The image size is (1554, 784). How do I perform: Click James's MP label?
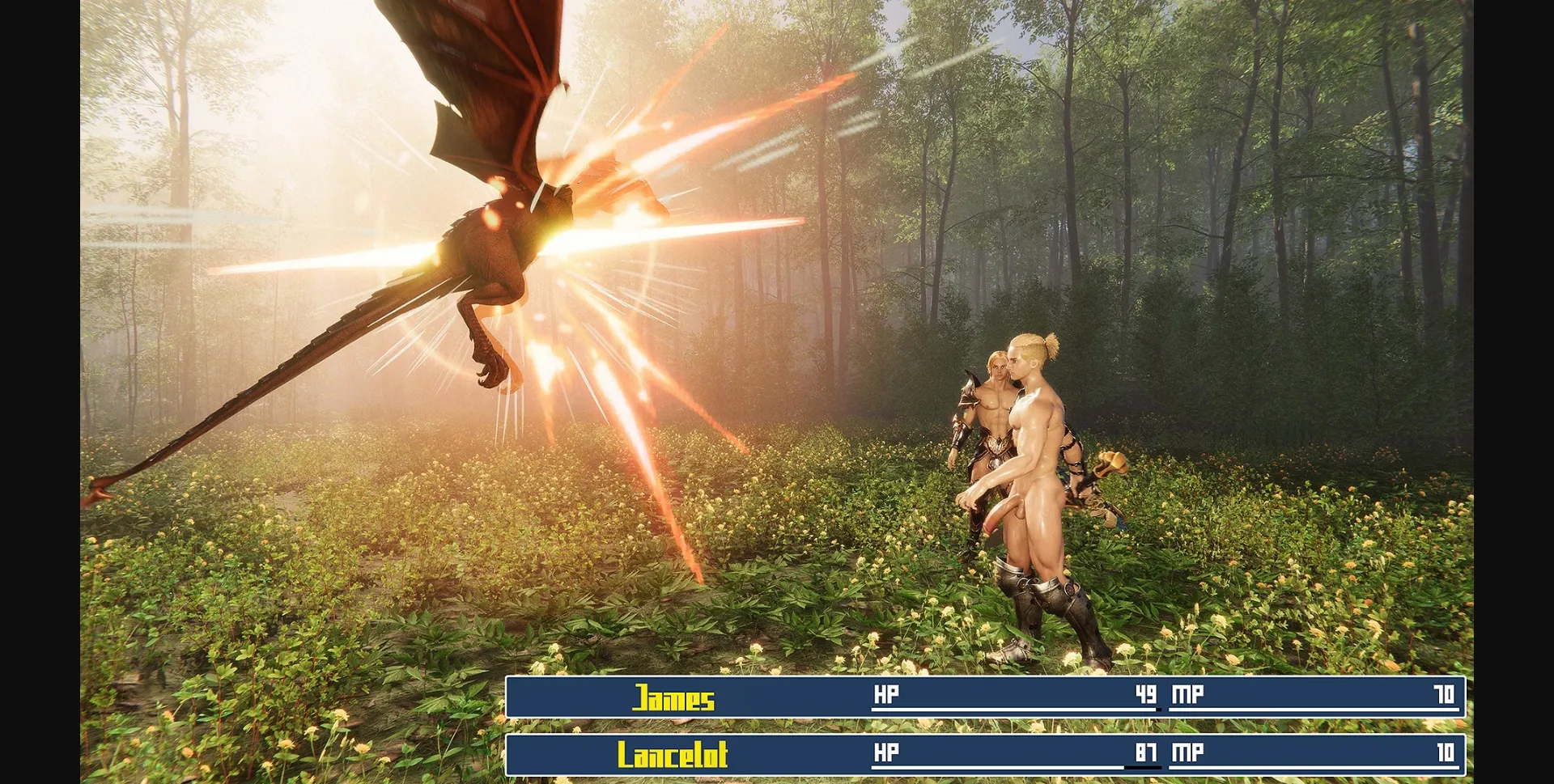tap(1187, 694)
